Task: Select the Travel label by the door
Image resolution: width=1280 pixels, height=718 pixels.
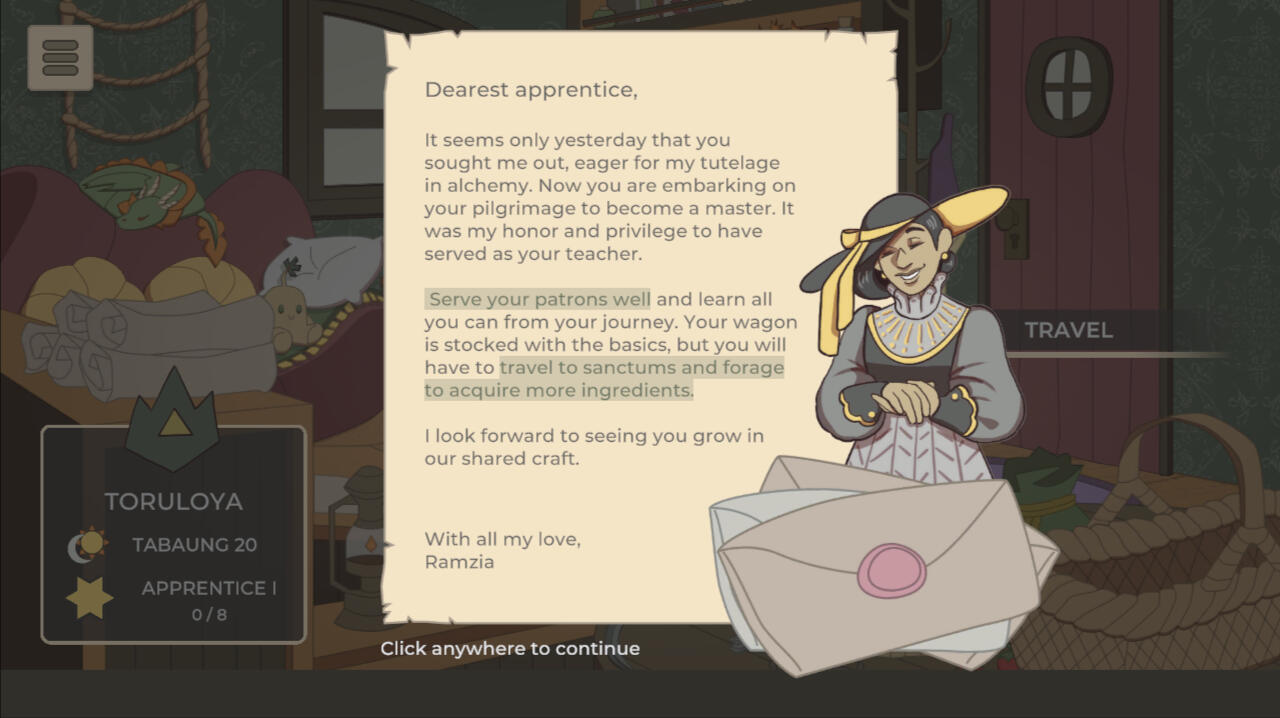Action: pyautogui.click(x=1068, y=331)
